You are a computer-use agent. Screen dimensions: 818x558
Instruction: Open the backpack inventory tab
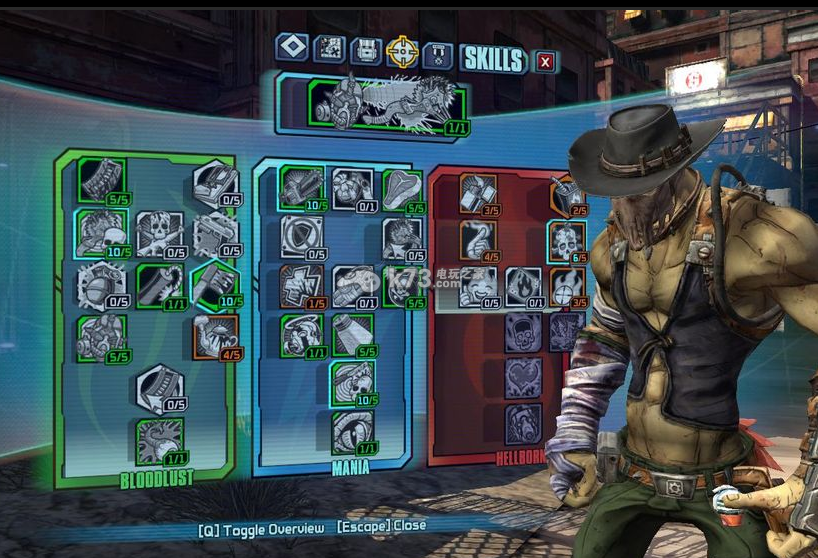366,50
